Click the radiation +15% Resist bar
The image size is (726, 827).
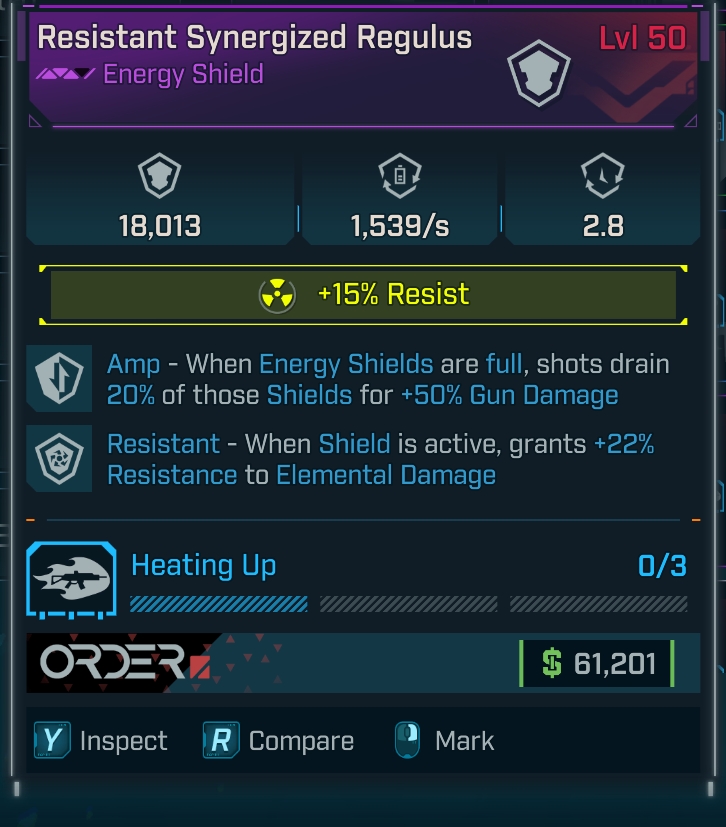point(363,295)
